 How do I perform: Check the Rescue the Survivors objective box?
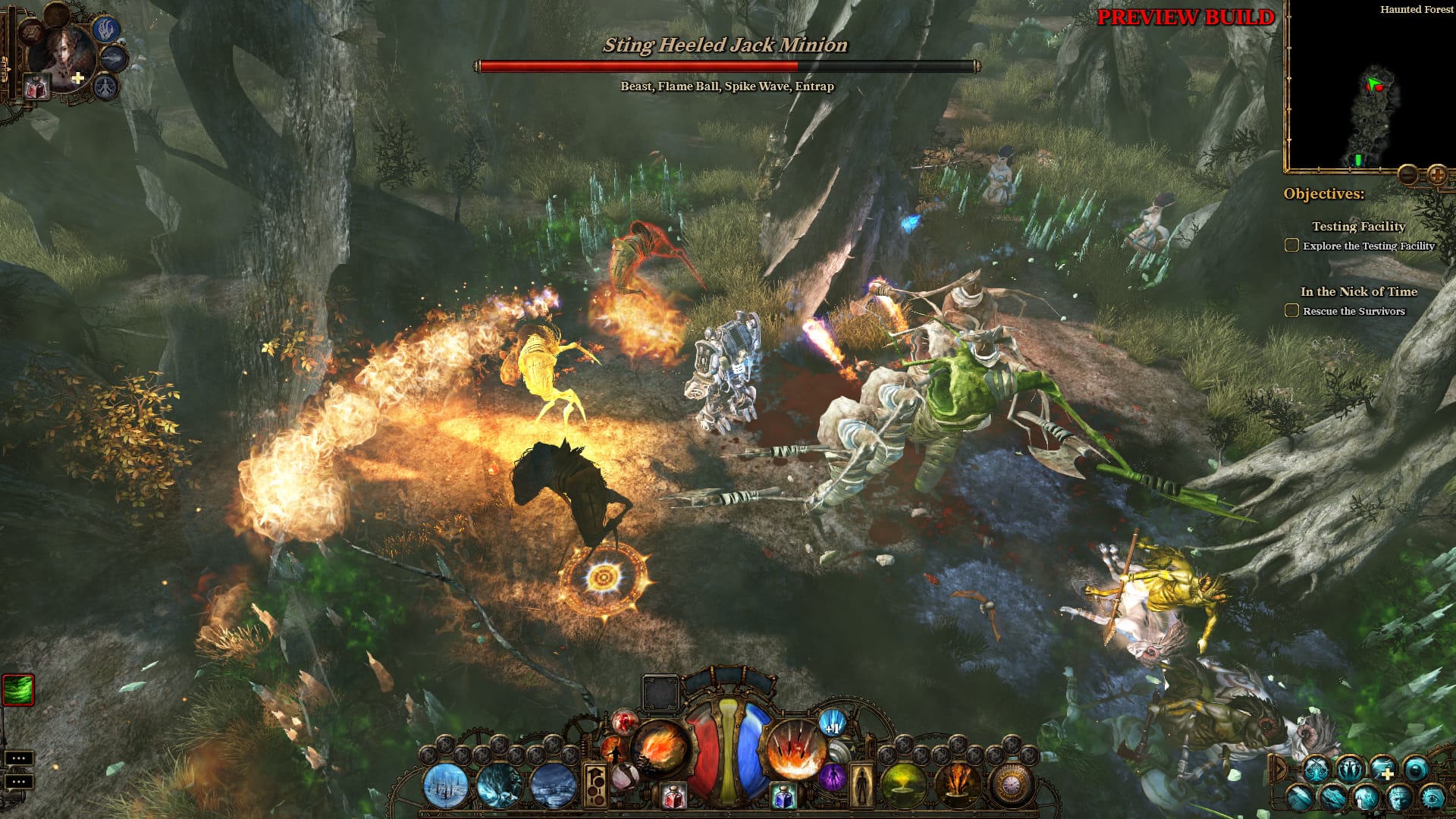pyautogui.click(x=1291, y=310)
